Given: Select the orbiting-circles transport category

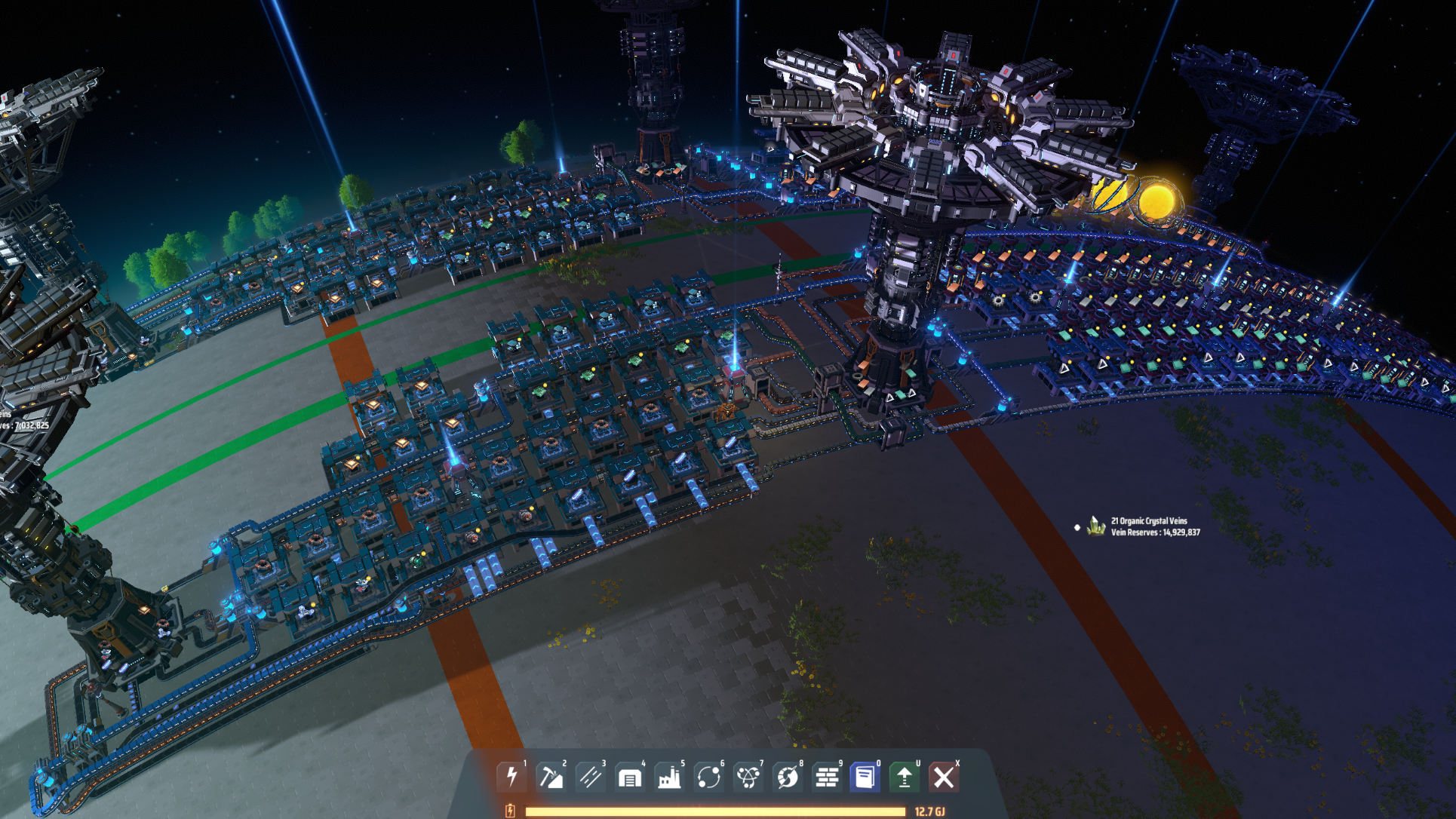Looking at the screenshot, I should (709, 776).
